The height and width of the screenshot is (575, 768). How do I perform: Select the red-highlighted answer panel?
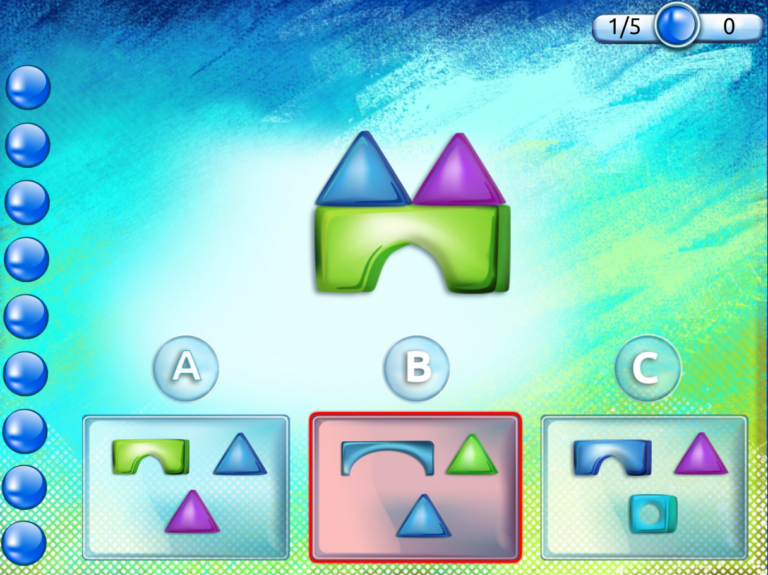(415, 486)
